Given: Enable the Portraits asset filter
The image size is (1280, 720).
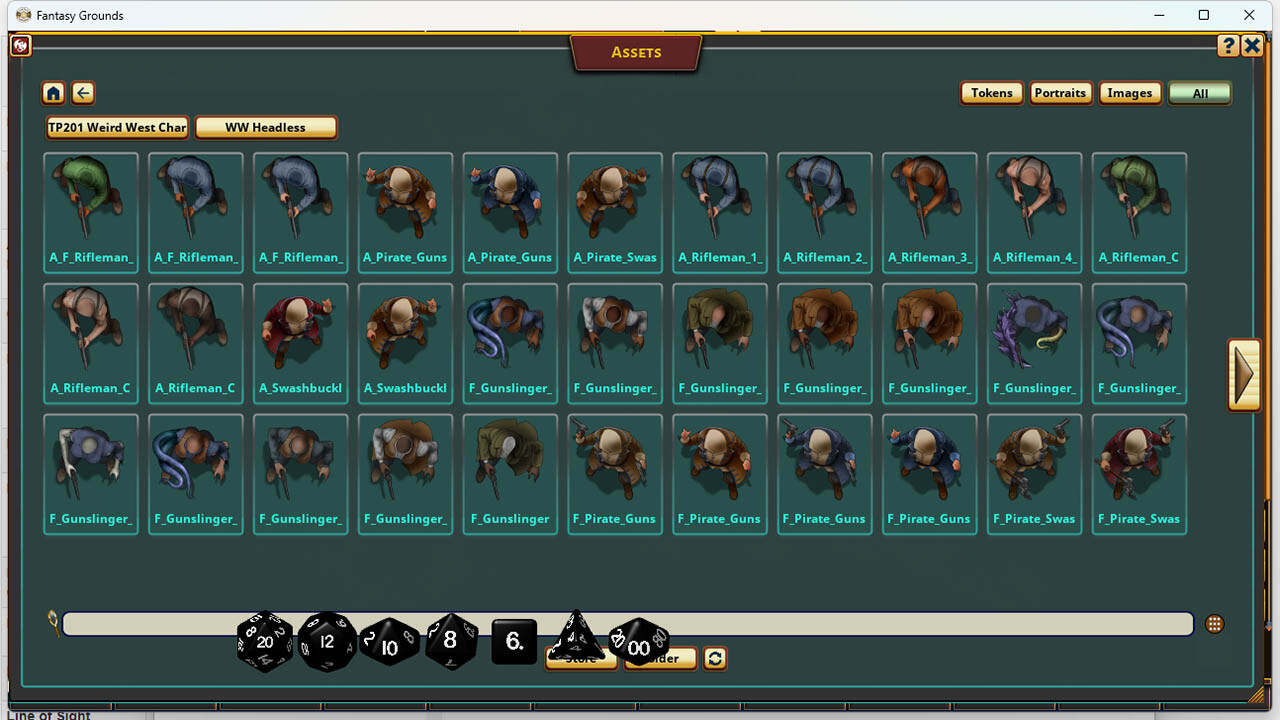Looking at the screenshot, I should [1060, 92].
